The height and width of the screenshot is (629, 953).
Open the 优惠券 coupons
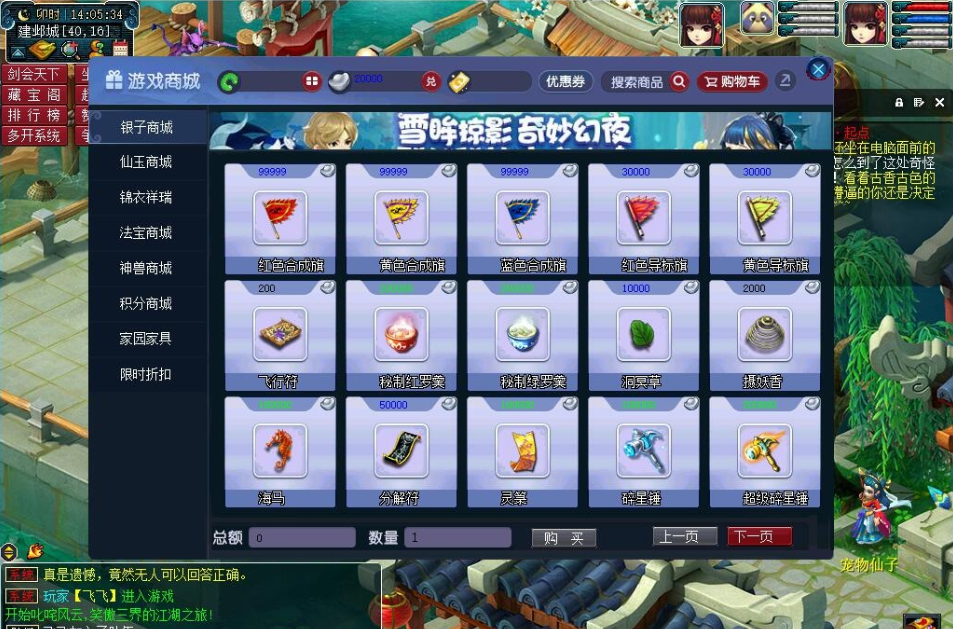566,82
